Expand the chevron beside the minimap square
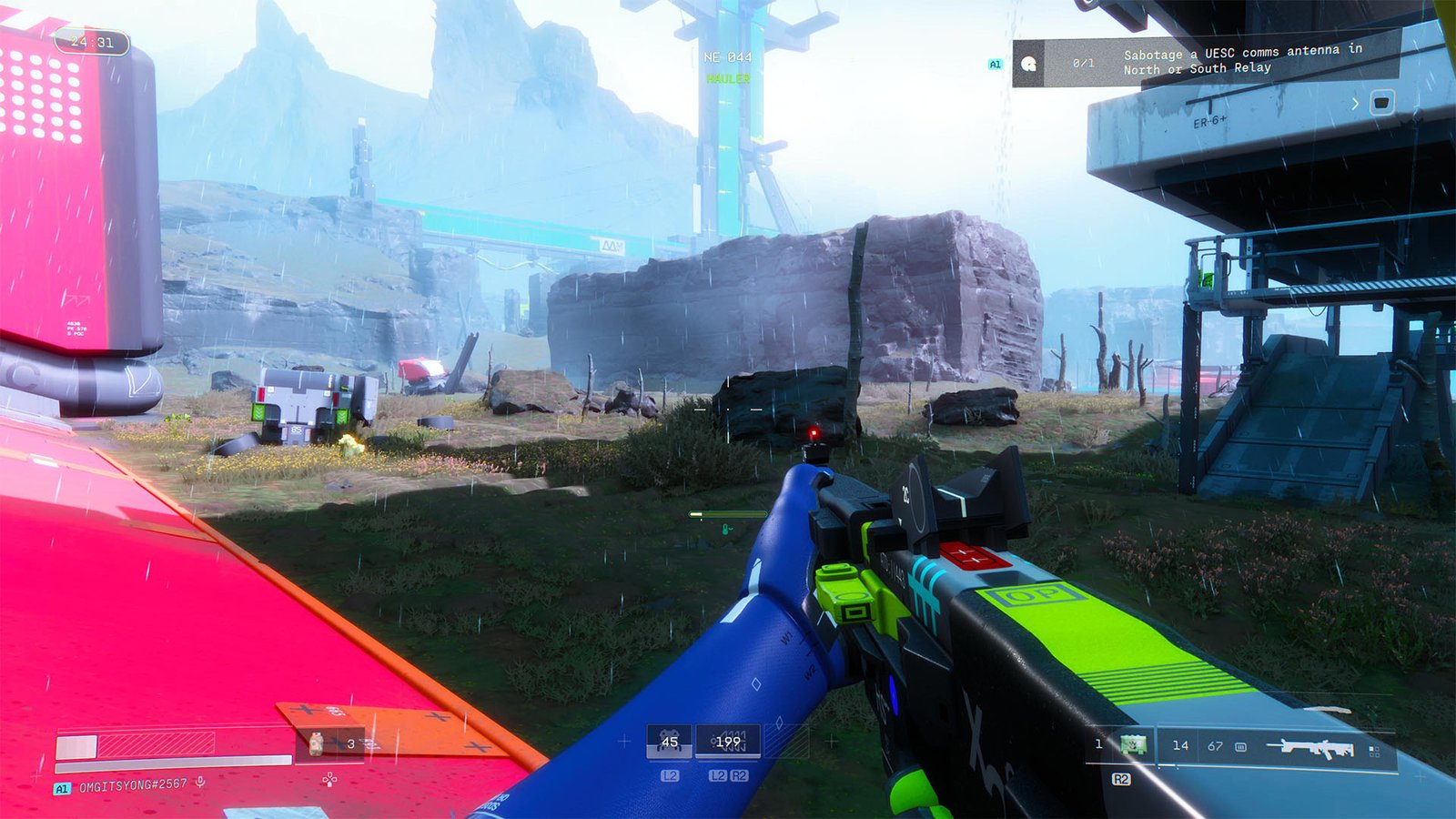This screenshot has height=819, width=1456. 1356,103
